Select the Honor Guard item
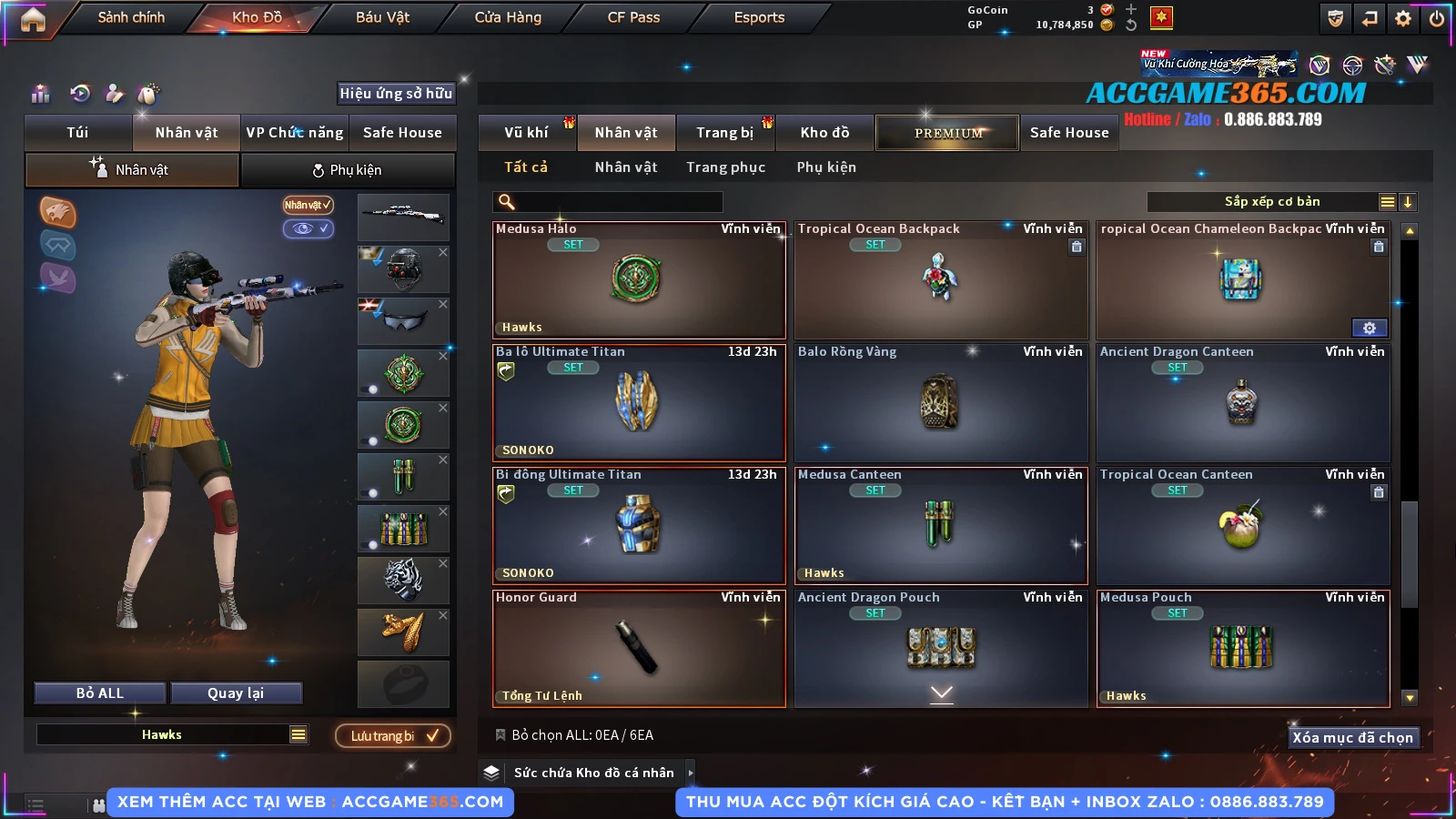 638,648
